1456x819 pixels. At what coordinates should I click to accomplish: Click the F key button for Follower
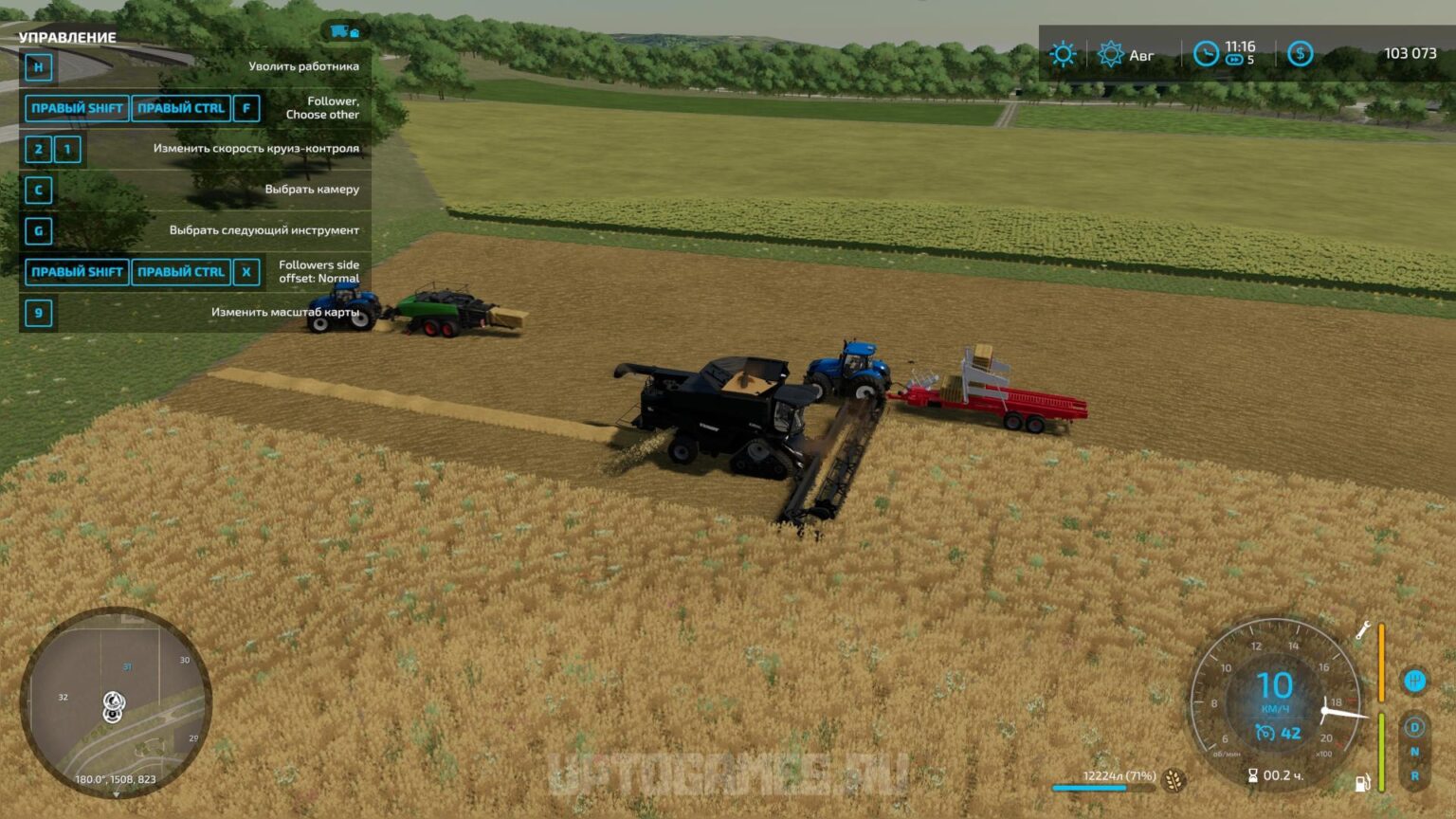246,108
